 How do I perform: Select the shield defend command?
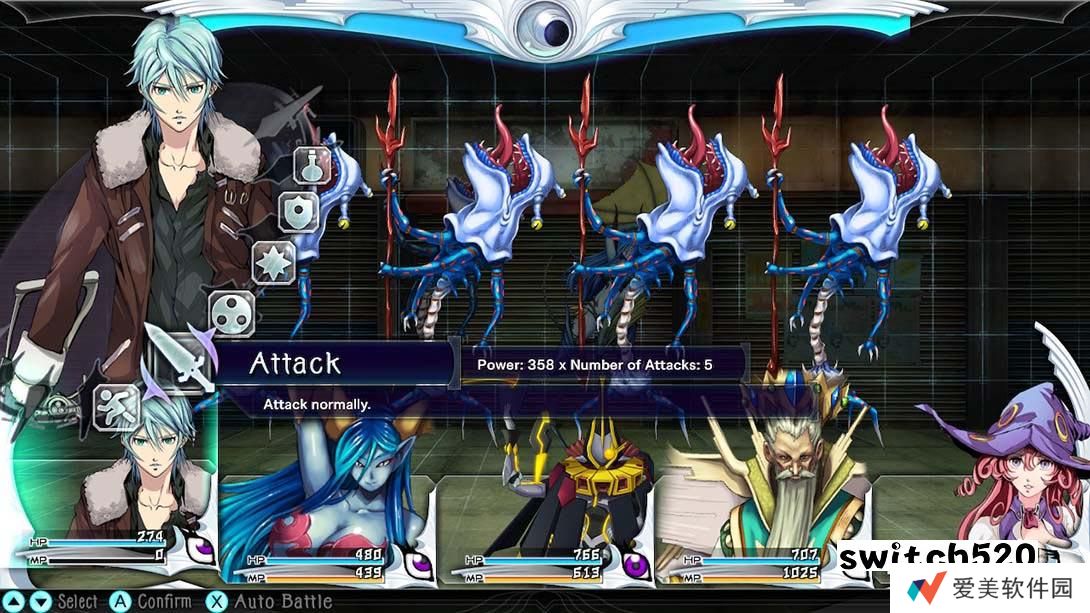click(x=298, y=212)
